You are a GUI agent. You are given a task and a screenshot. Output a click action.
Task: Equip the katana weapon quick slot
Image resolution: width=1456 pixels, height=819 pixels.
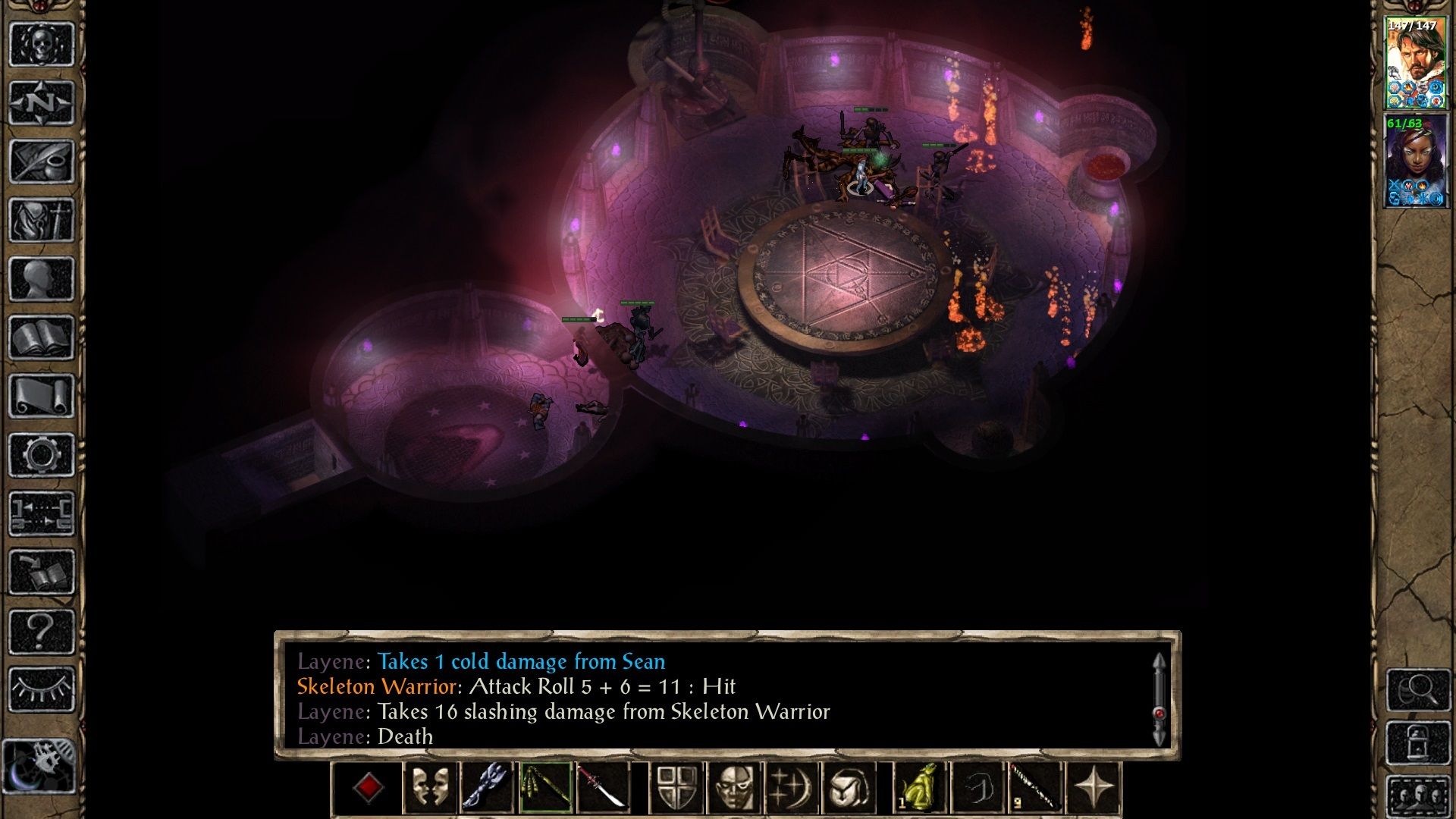point(603,788)
